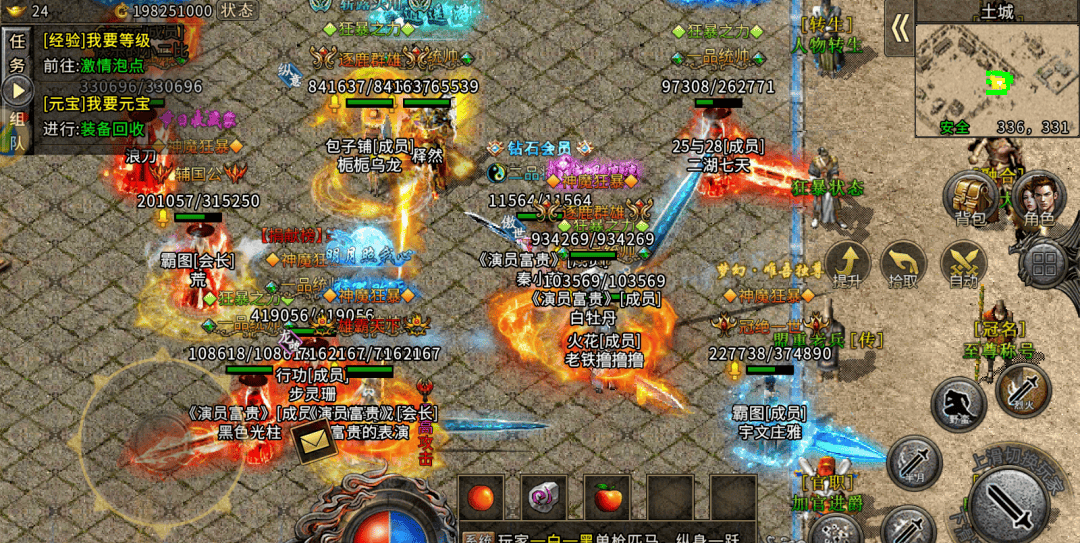Toggle the 自动 auto-combat button

[963, 264]
